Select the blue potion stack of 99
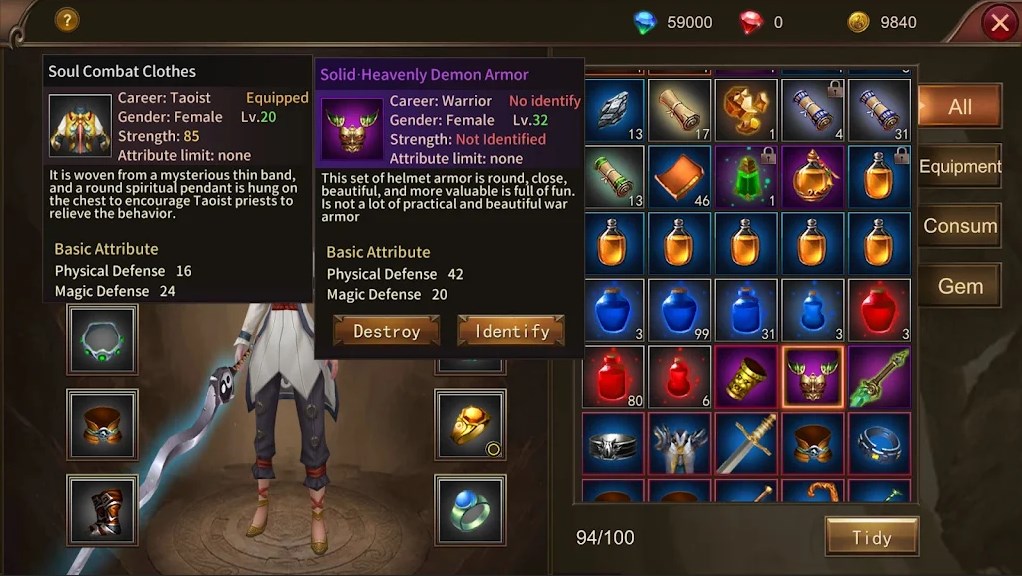 (680, 310)
